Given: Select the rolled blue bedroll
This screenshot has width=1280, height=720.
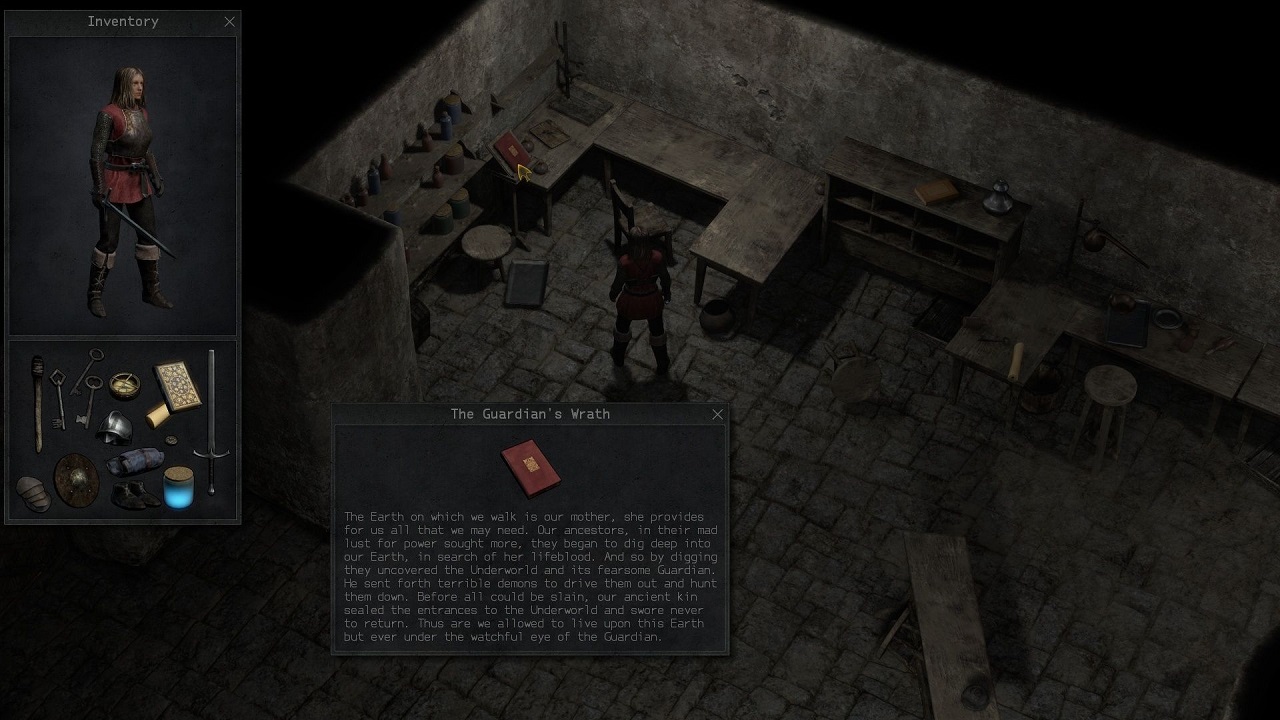Looking at the screenshot, I should 137,461.
